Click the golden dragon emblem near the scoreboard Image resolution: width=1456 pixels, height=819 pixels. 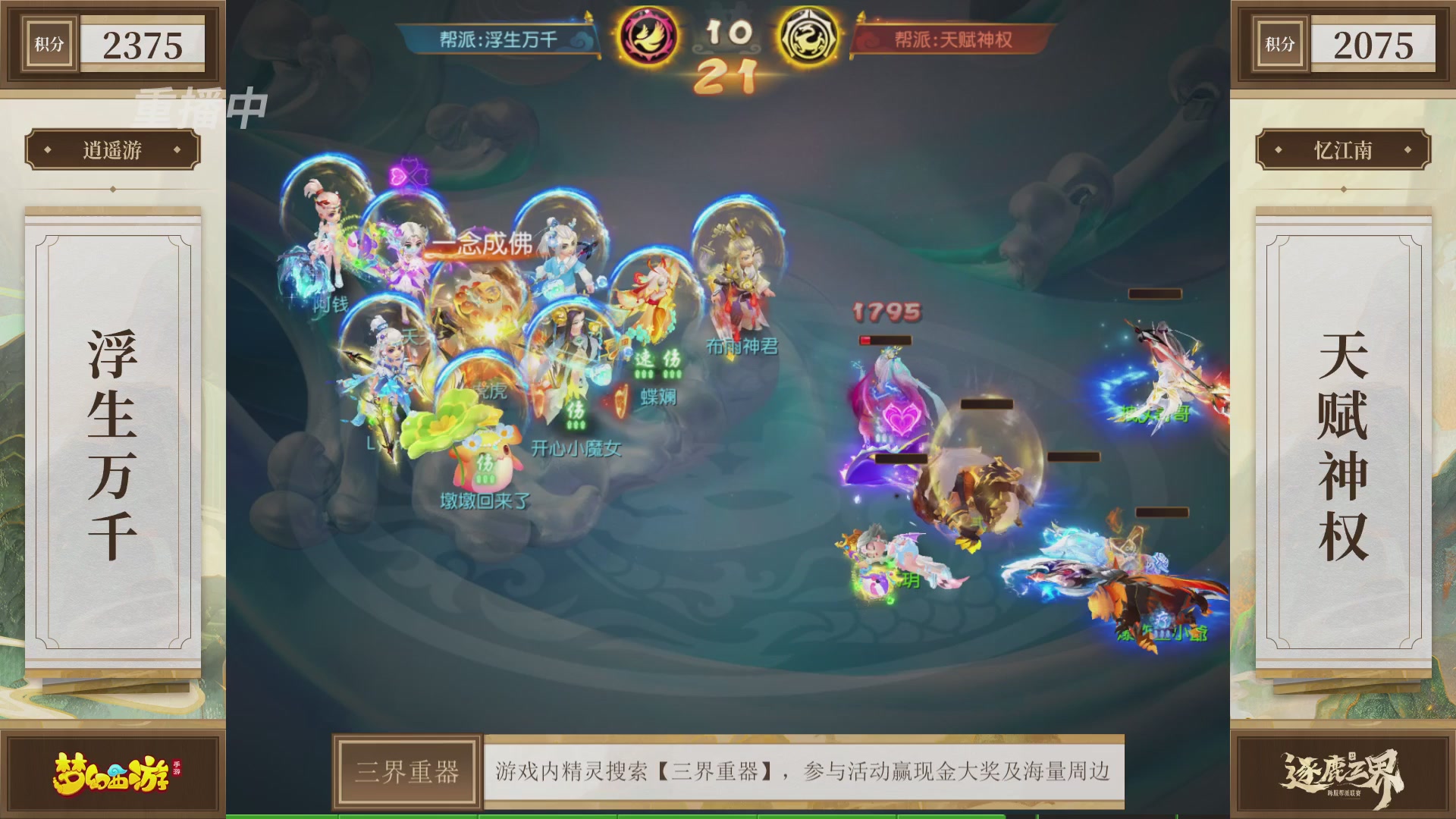[811, 33]
